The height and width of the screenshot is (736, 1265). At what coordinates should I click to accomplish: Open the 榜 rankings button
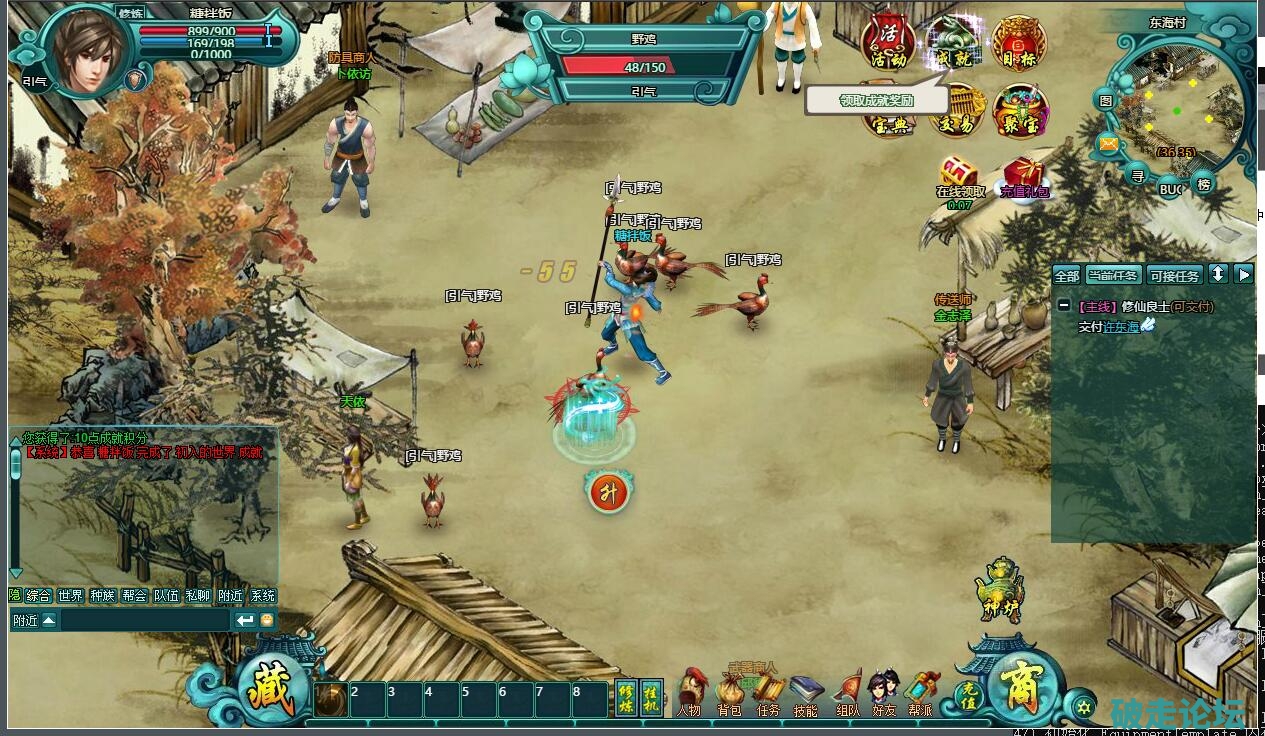(x=1204, y=184)
